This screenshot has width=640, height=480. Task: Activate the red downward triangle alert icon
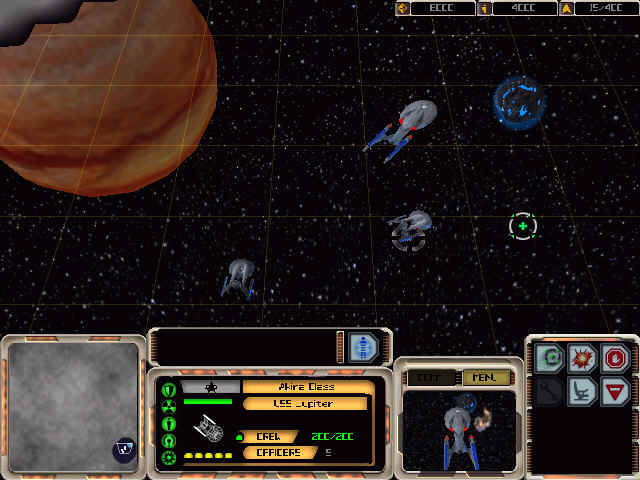[x=615, y=391]
